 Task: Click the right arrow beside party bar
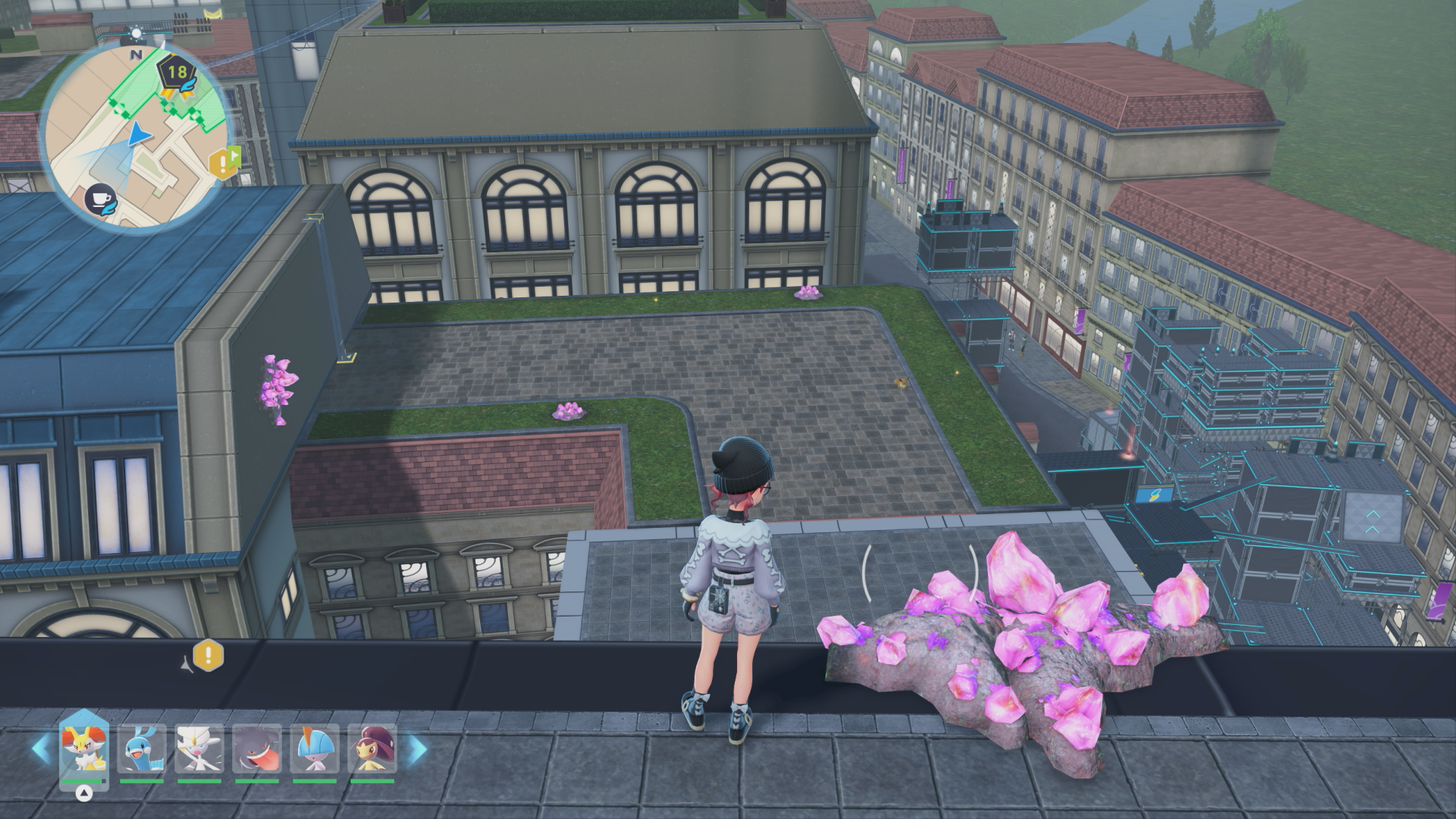416,749
